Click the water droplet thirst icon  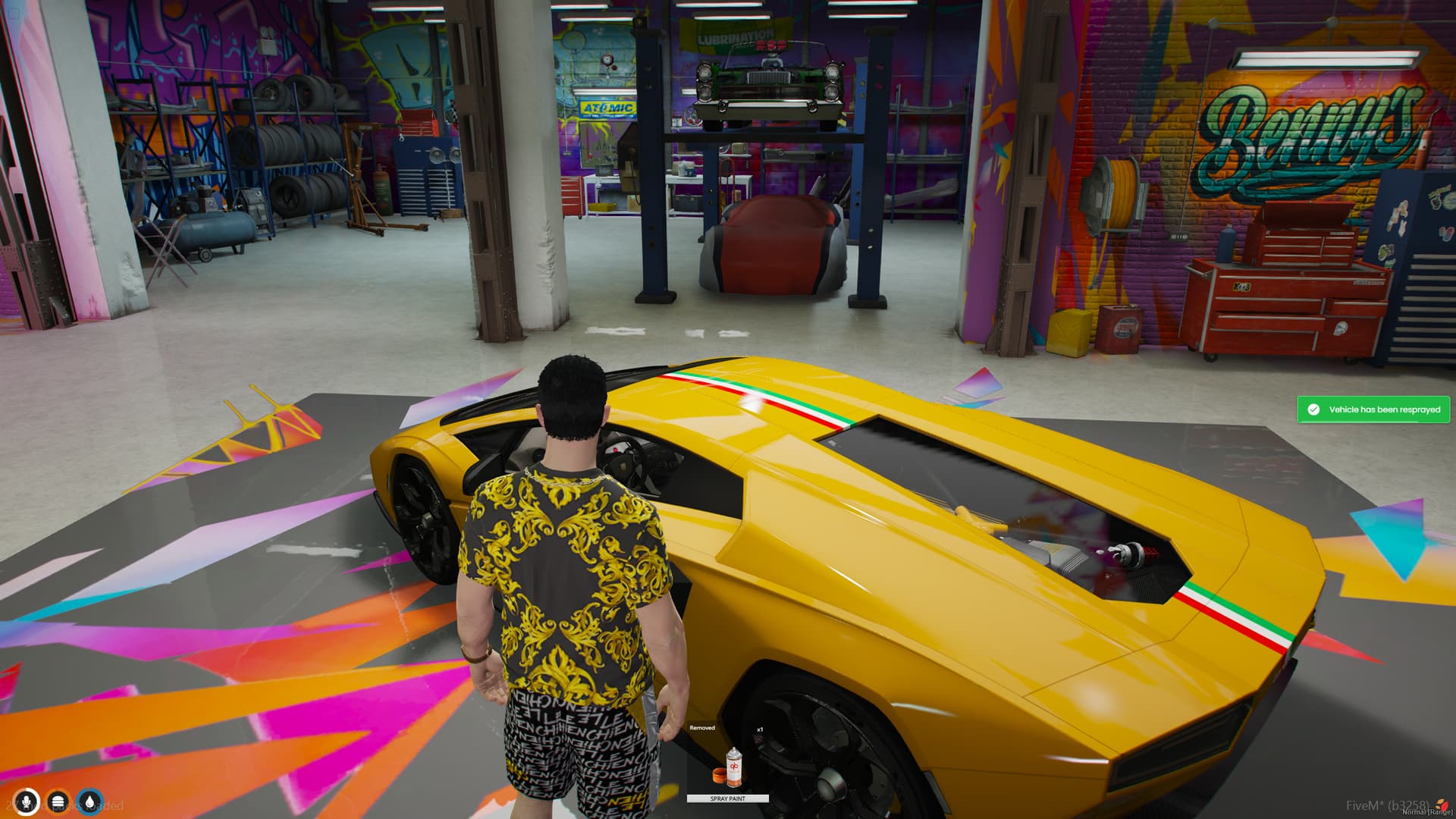tap(89, 800)
